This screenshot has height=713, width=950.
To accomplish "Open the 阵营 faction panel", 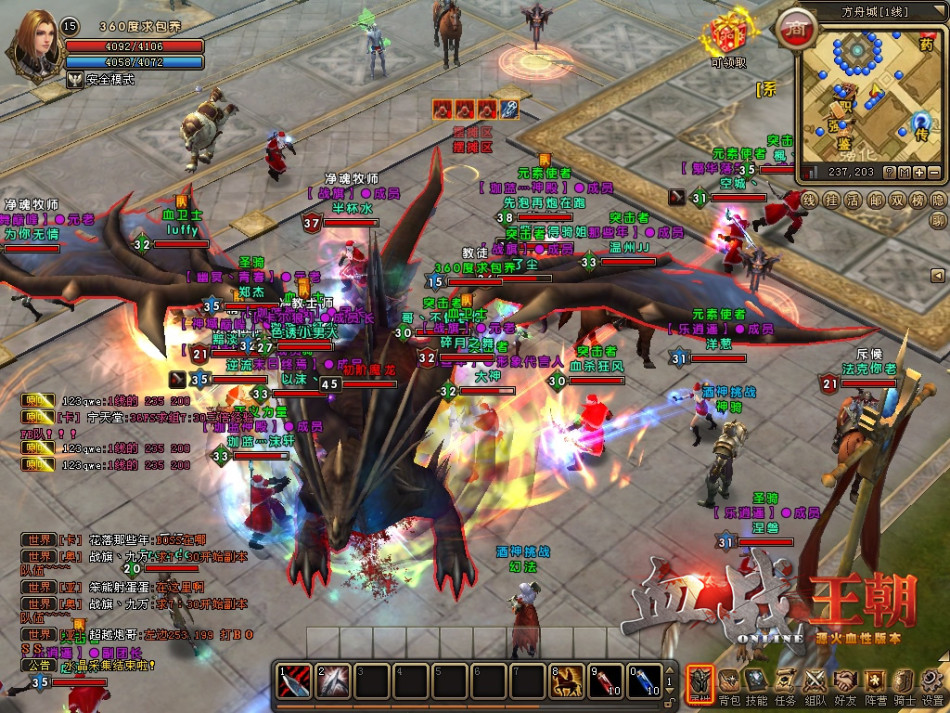I will coord(875,682).
